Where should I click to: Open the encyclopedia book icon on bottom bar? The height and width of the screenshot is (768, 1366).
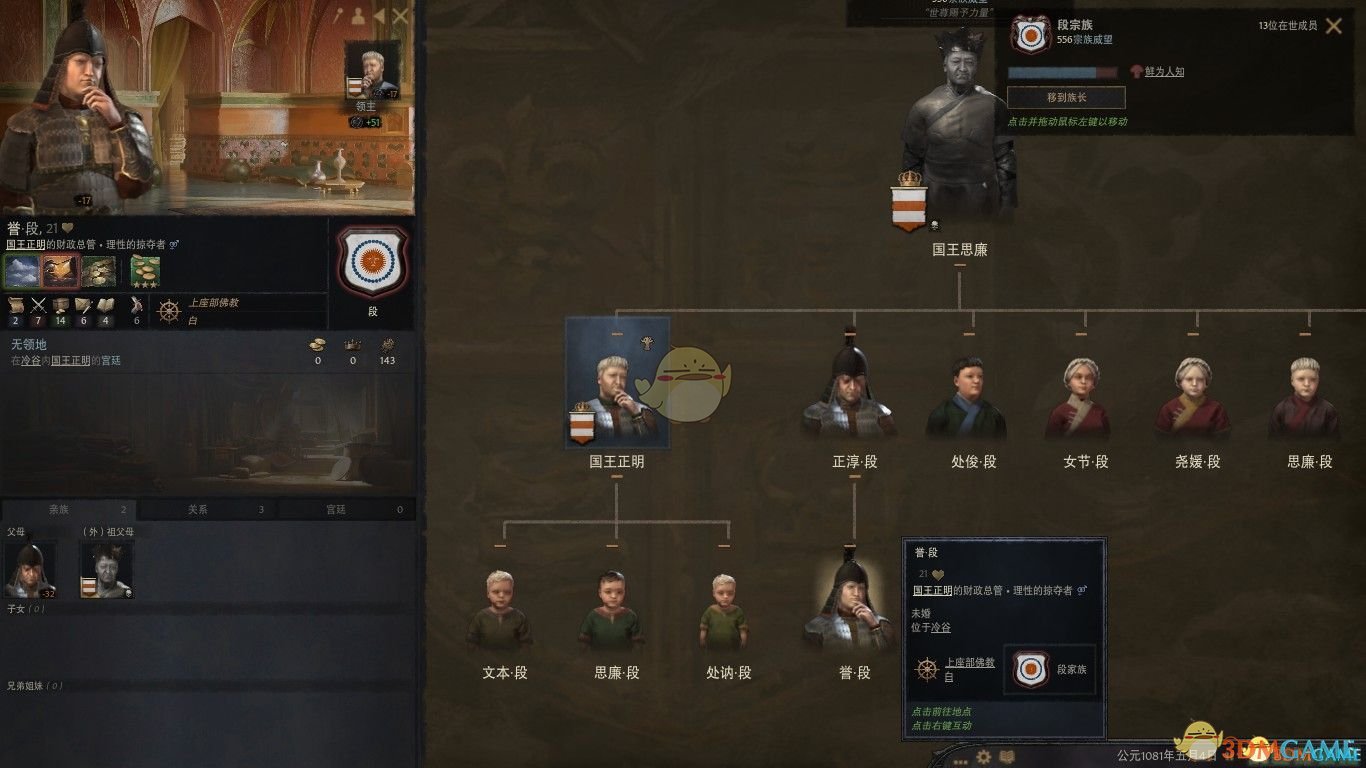[x=1009, y=757]
